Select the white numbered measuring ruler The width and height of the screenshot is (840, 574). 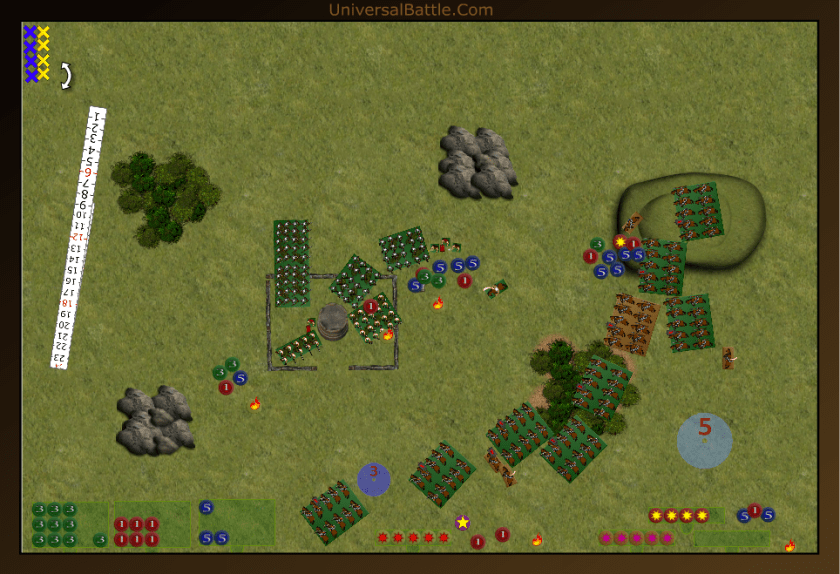78,238
